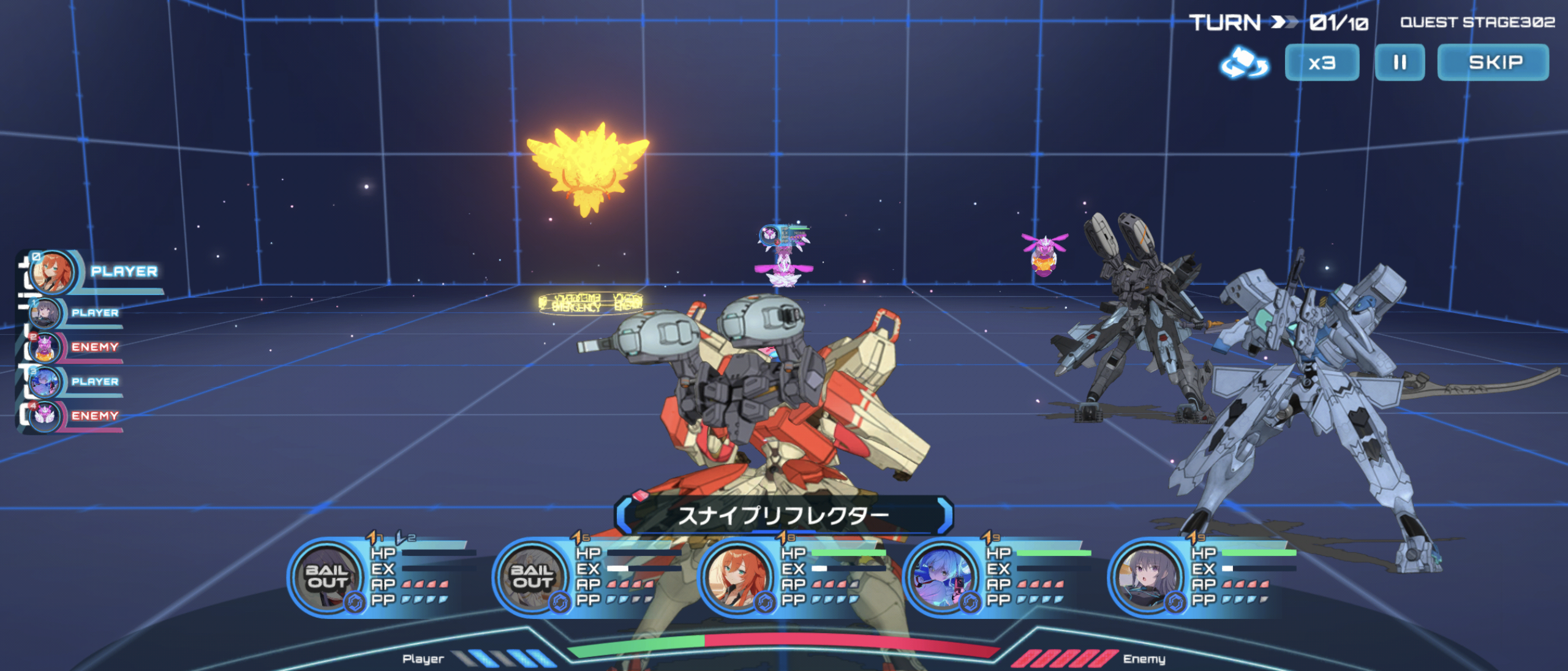Pause the battle
Viewport: 1568px width, 671px height.
coord(1400,62)
